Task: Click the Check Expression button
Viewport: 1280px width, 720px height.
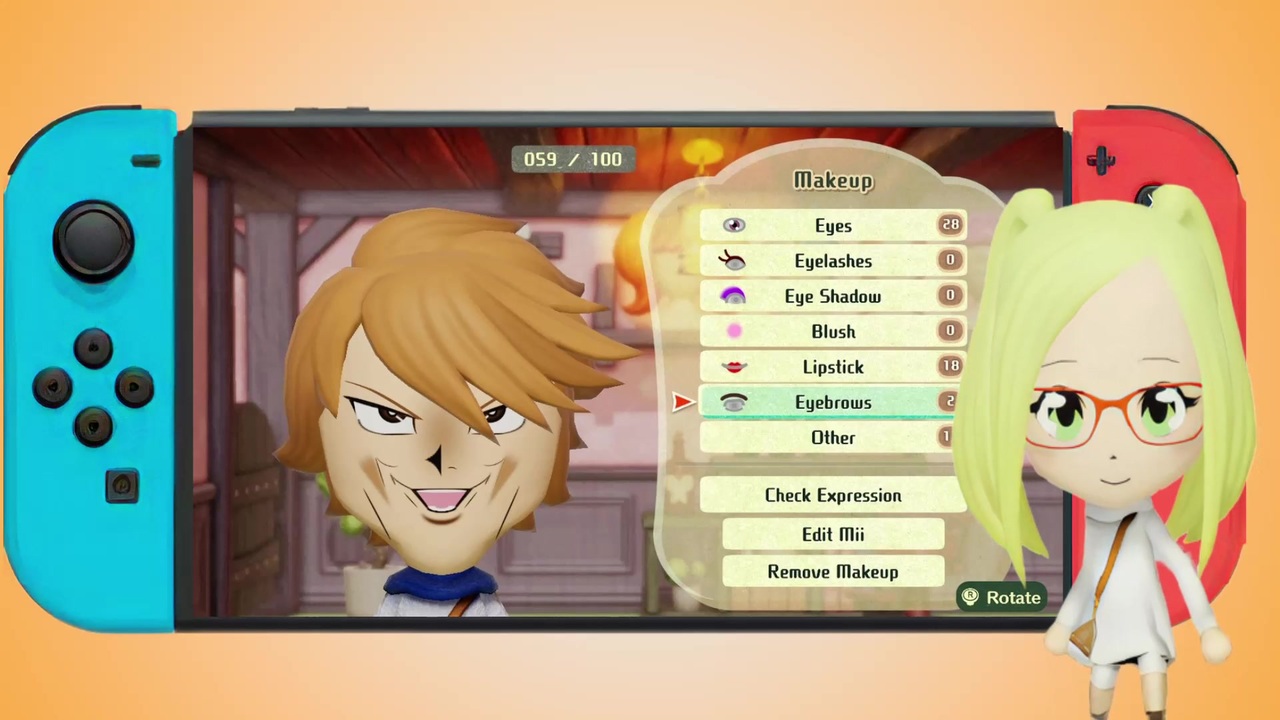Action: pyautogui.click(x=833, y=495)
